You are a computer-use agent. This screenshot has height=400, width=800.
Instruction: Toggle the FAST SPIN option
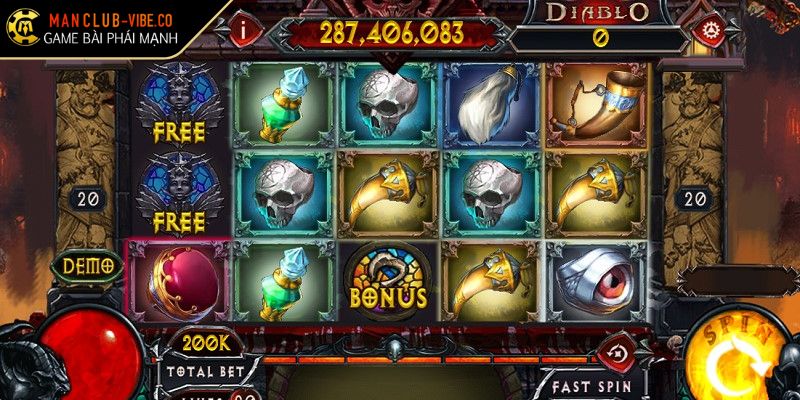[x=596, y=383]
